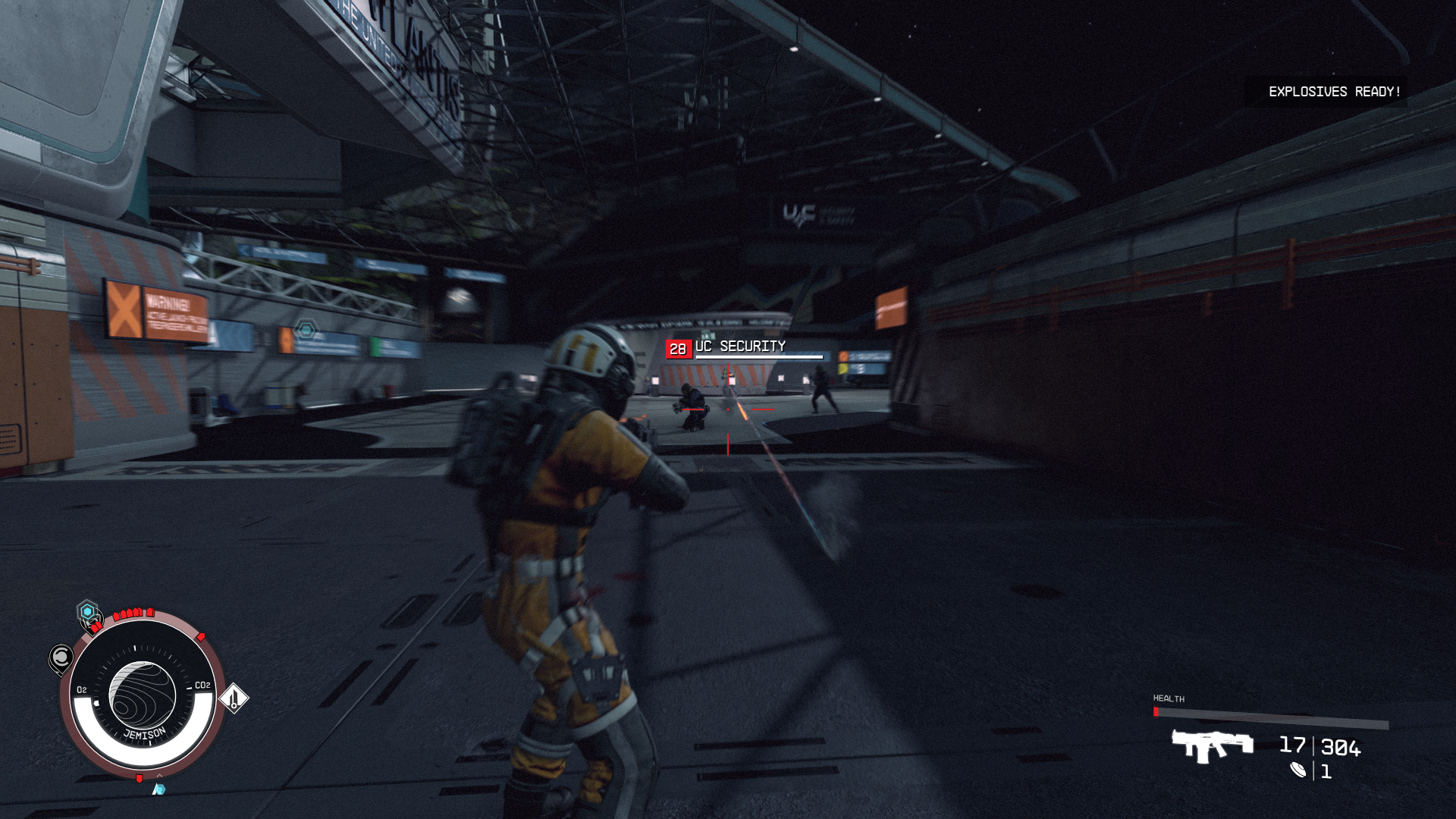Viewport: 1456px width, 819px height.
Task: Expand the level 28 badge on enemy bar
Action: [x=677, y=348]
